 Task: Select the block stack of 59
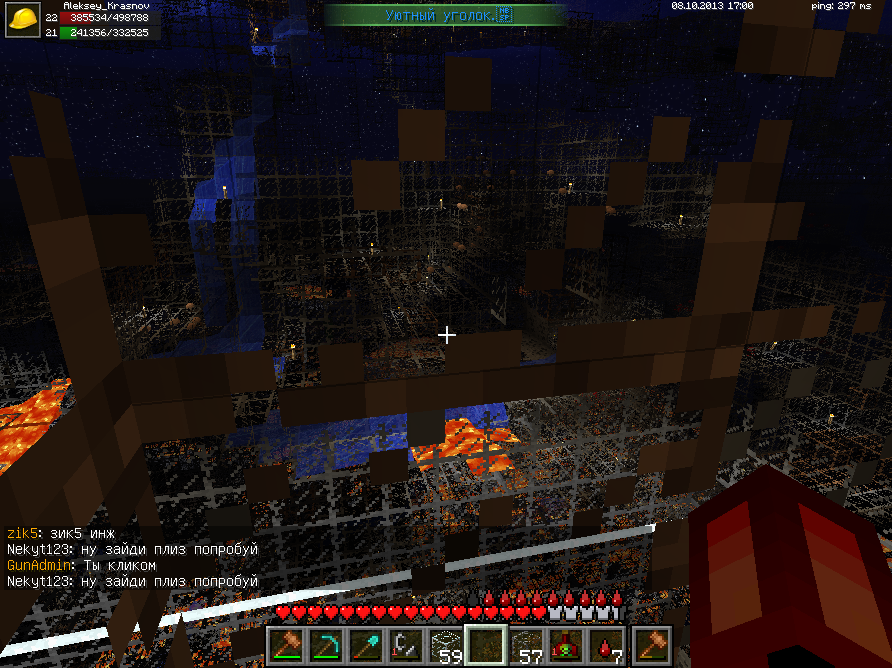pyautogui.click(x=447, y=645)
